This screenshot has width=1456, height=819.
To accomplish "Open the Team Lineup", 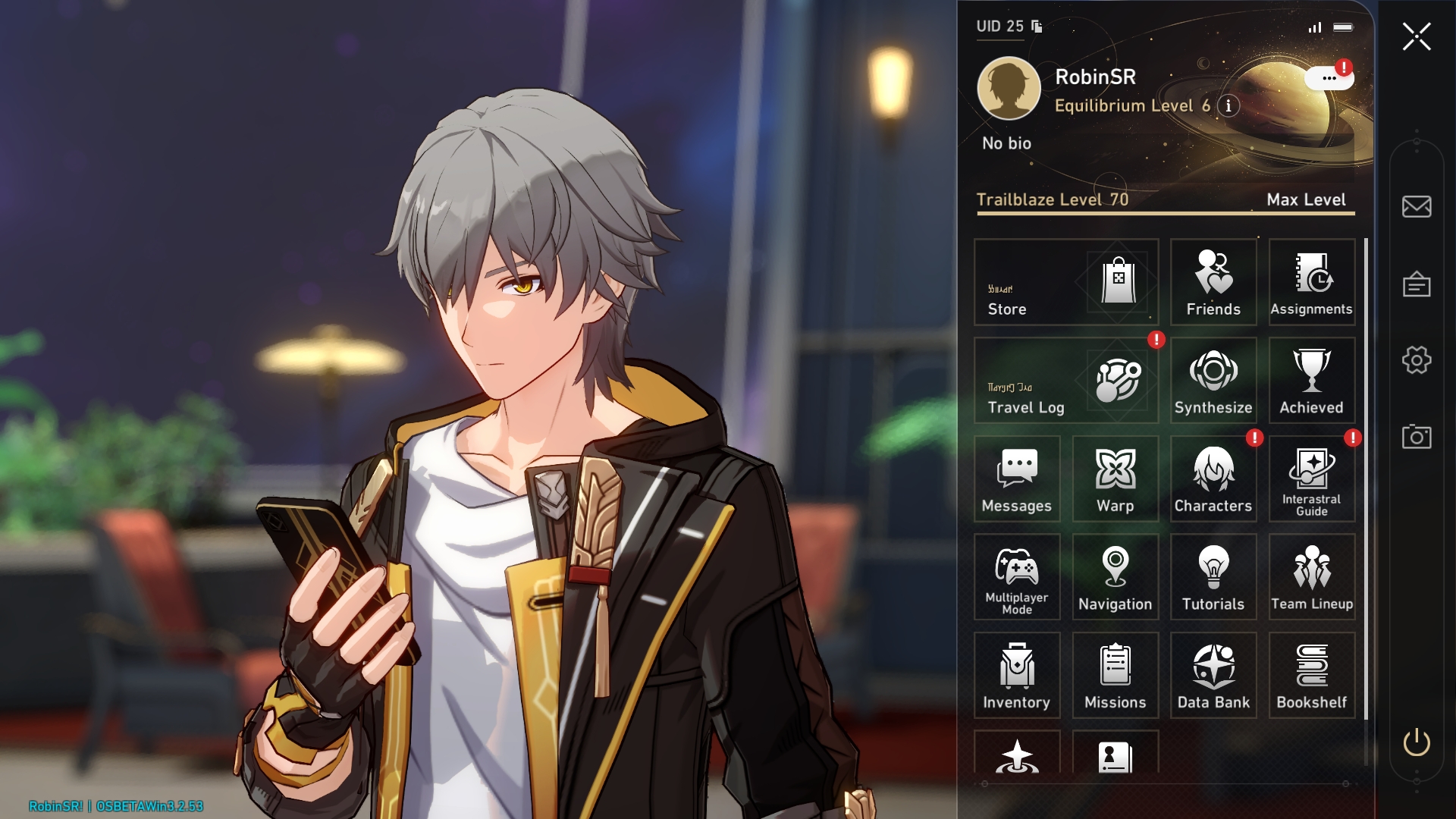I will tap(1311, 577).
